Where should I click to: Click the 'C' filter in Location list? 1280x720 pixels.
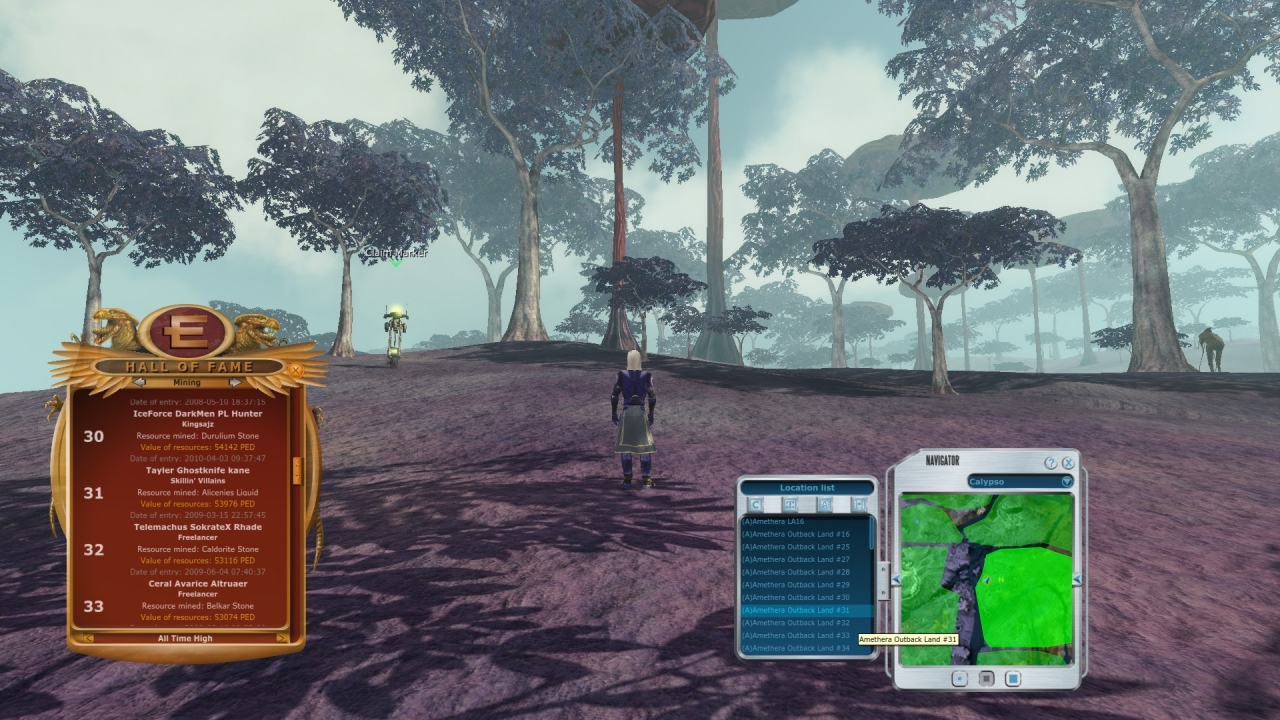click(757, 505)
